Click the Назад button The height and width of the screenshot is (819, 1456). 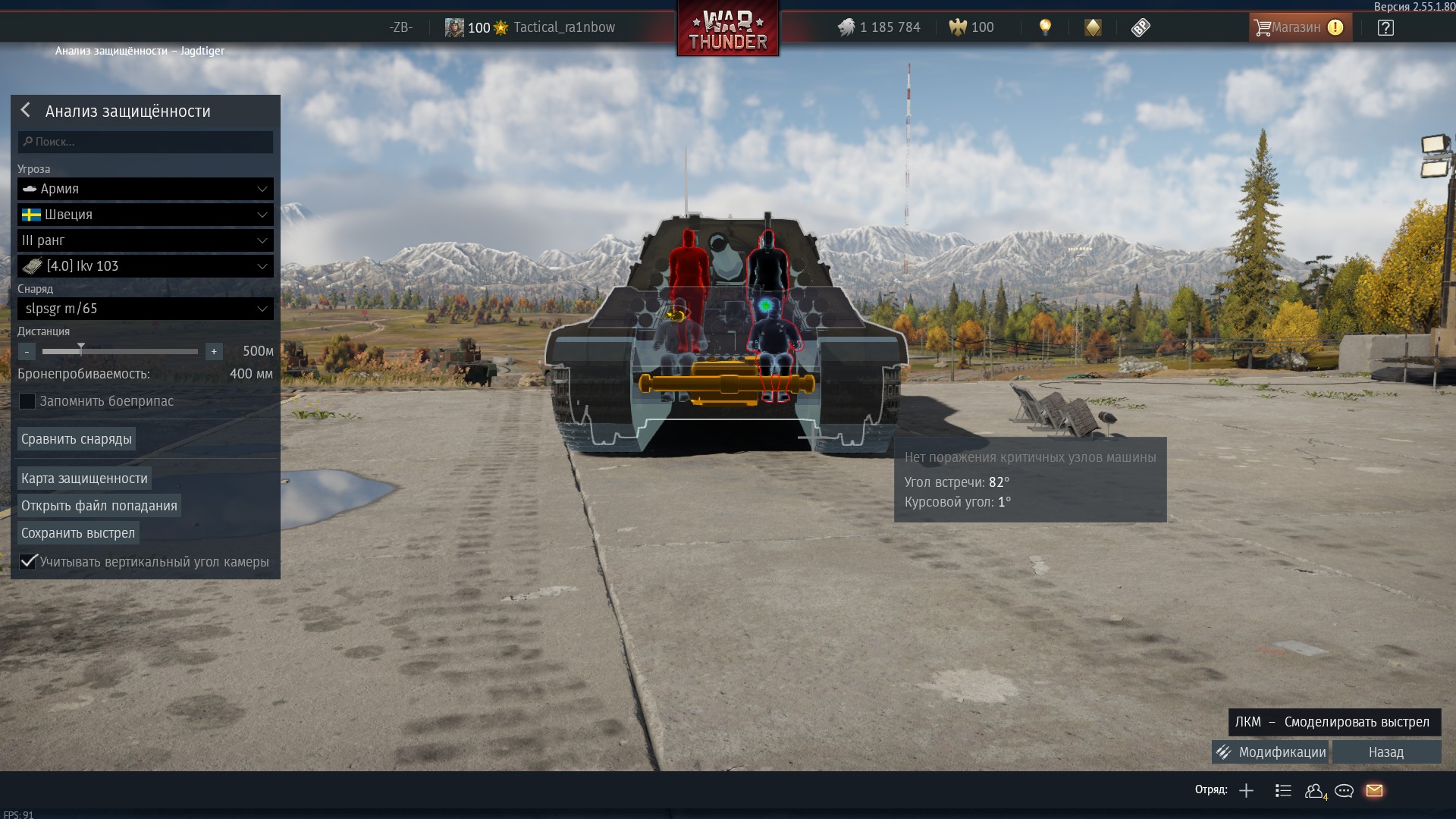click(x=1386, y=752)
